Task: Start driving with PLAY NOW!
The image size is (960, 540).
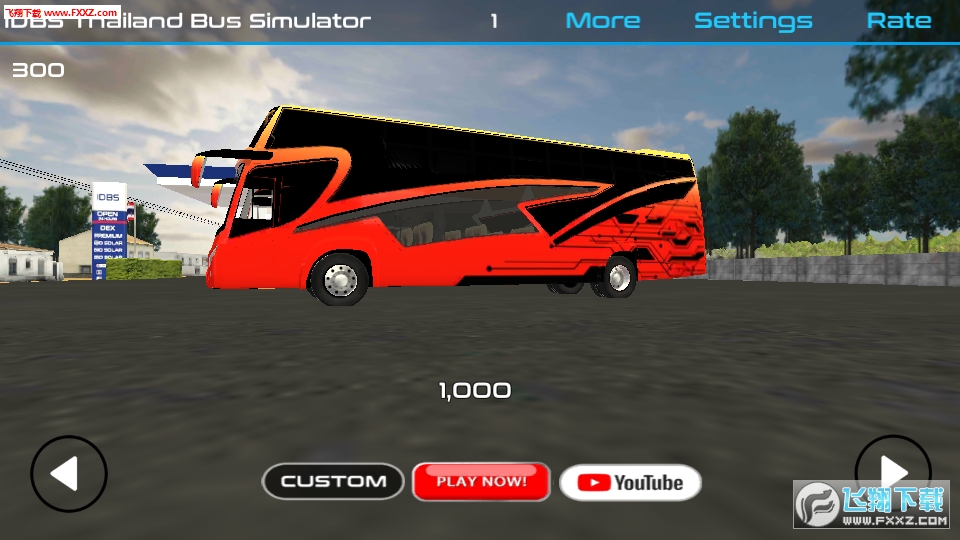Action: pyautogui.click(x=481, y=481)
